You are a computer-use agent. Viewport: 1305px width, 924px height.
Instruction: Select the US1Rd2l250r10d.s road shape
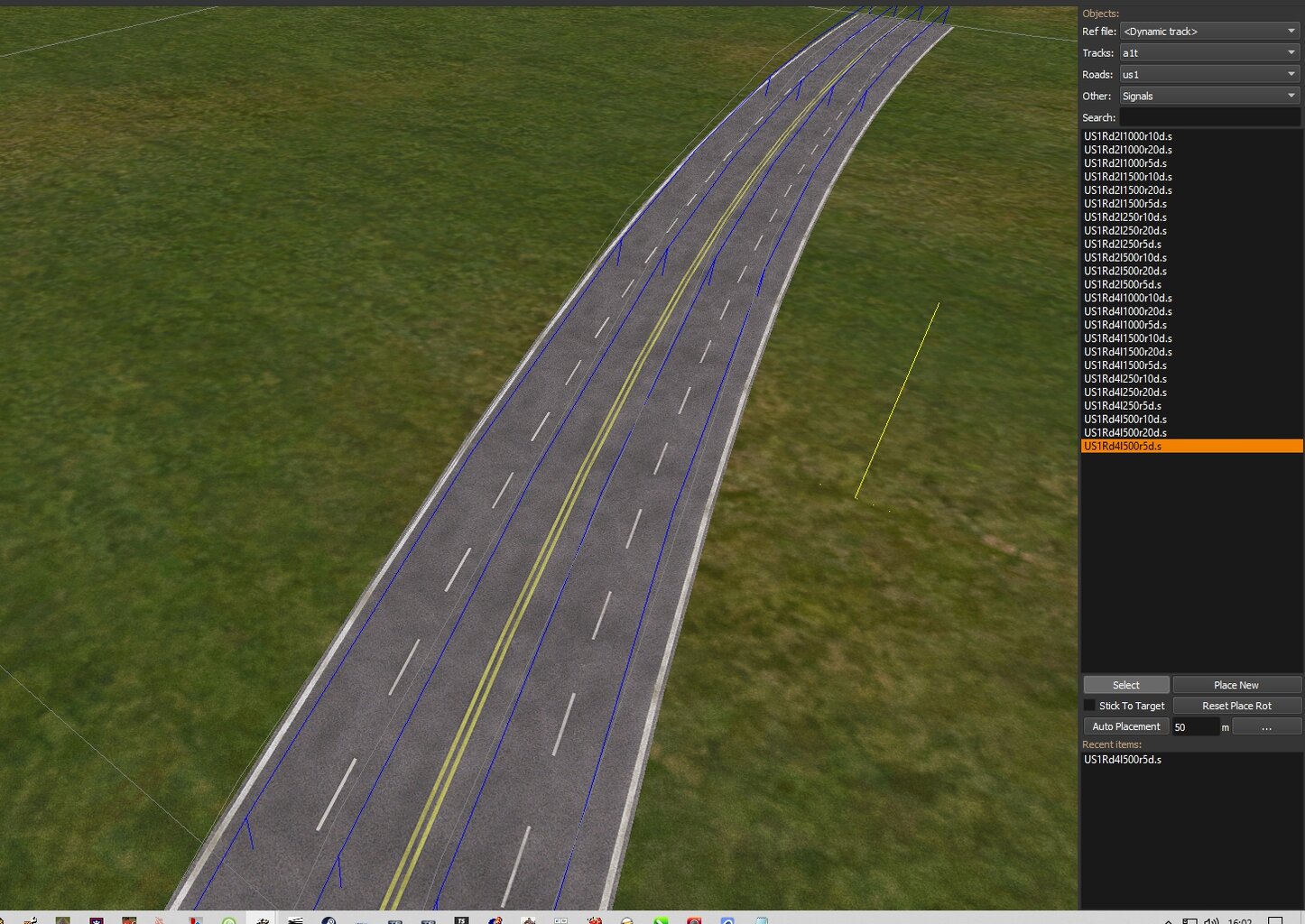(1125, 217)
